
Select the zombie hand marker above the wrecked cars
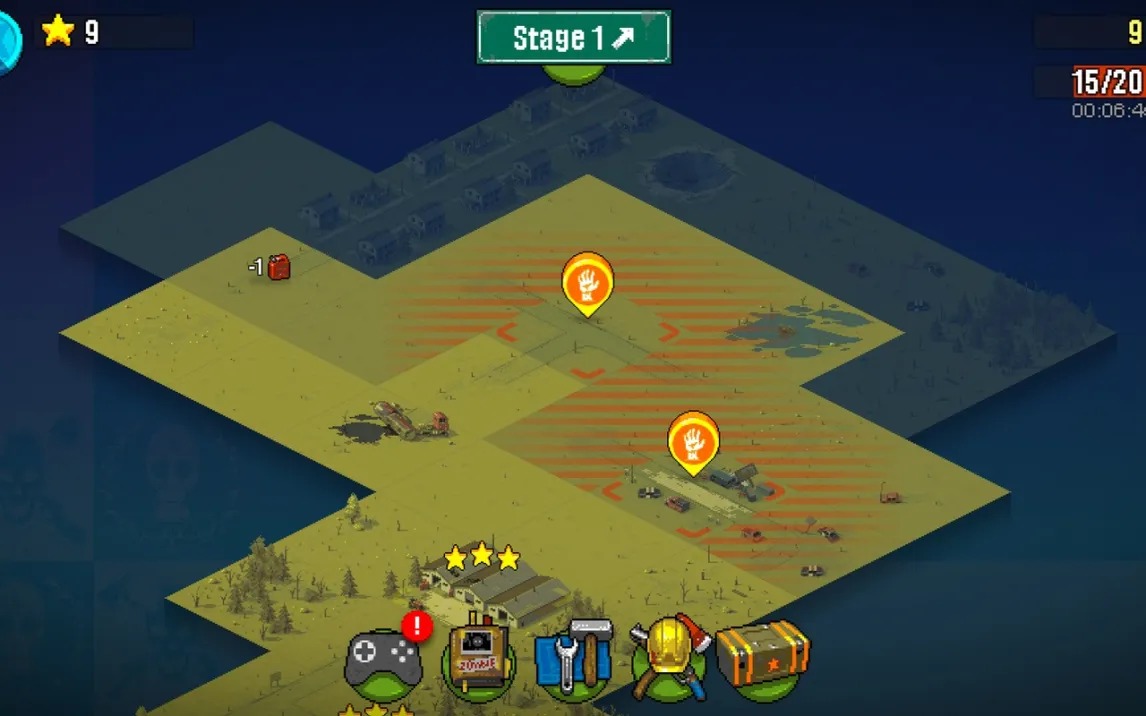[694, 441]
